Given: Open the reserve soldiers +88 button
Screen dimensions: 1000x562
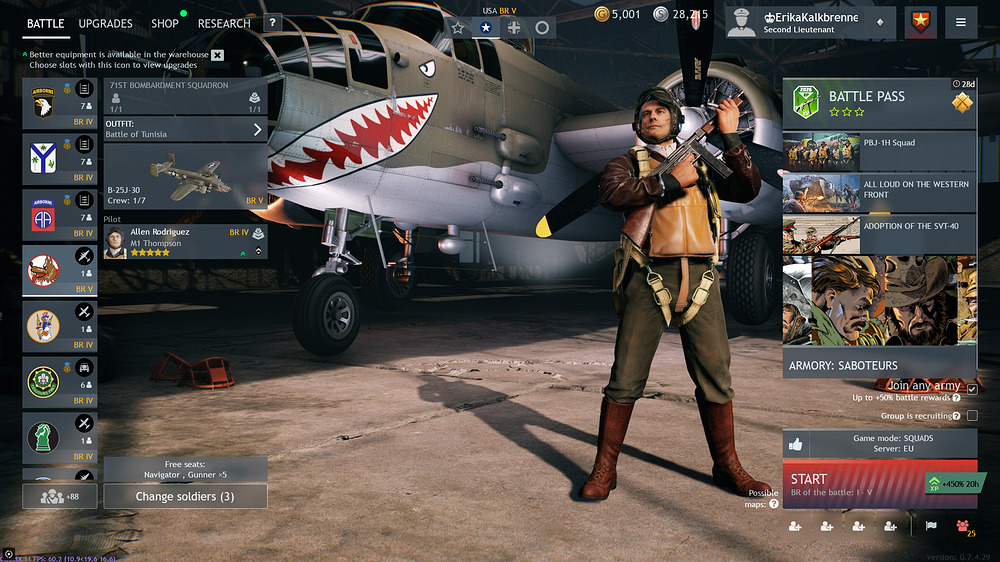Looking at the screenshot, I should (x=59, y=496).
